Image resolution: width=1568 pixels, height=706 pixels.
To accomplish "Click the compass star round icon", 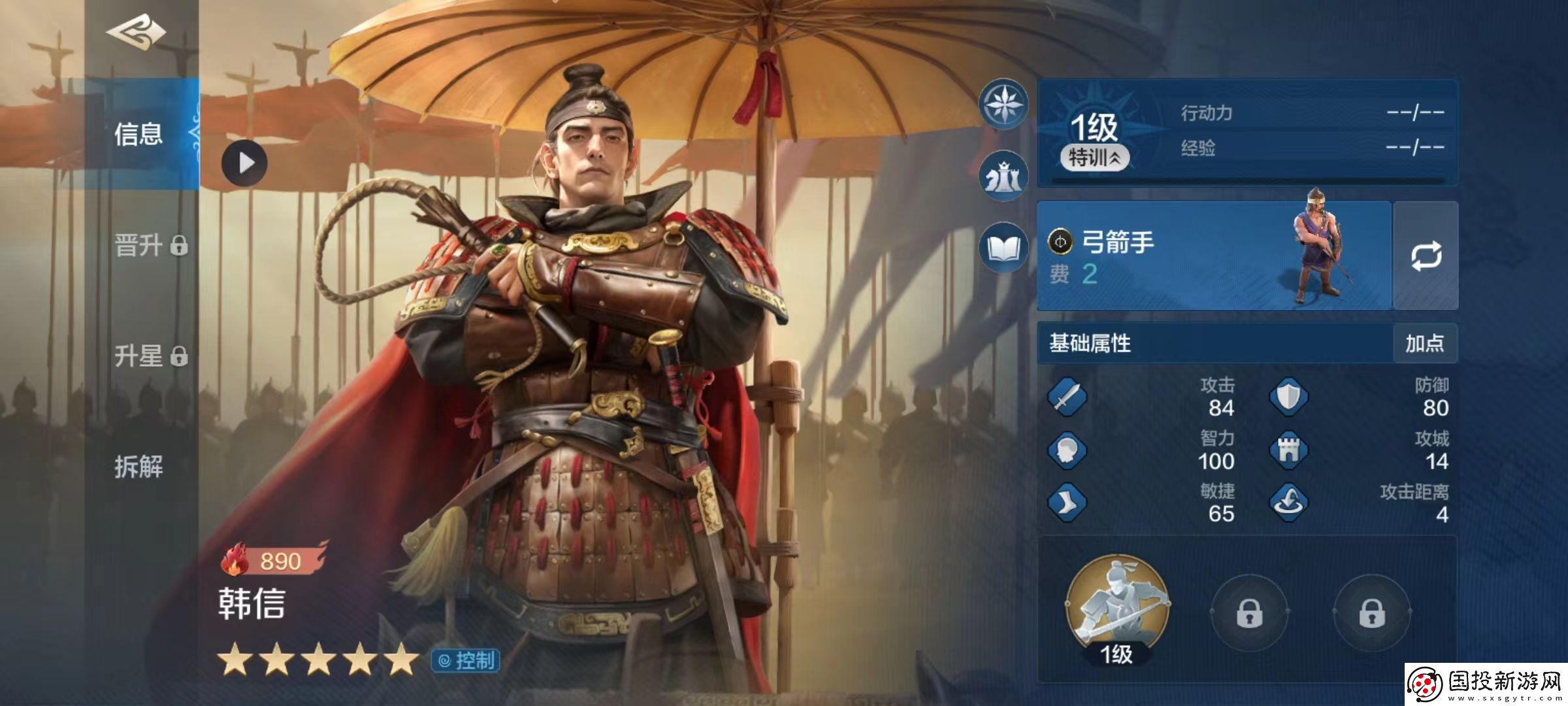I will pos(1003,103).
